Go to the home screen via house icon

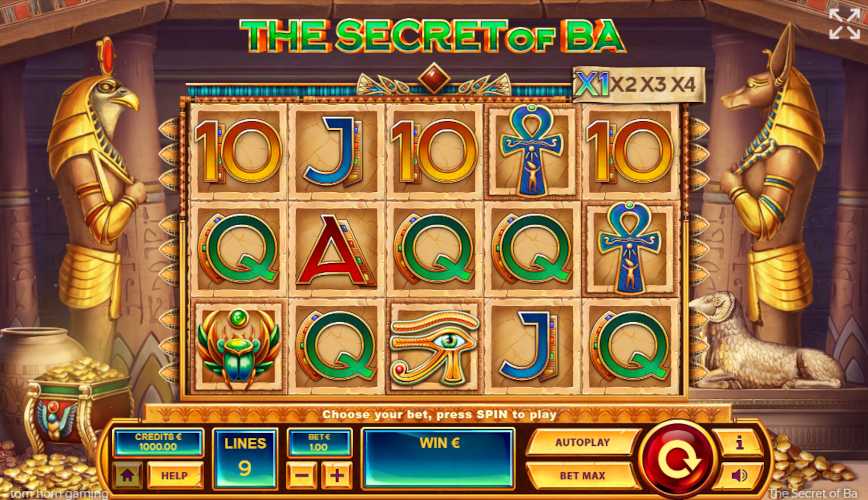pyautogui.click(x=127, y=475)
